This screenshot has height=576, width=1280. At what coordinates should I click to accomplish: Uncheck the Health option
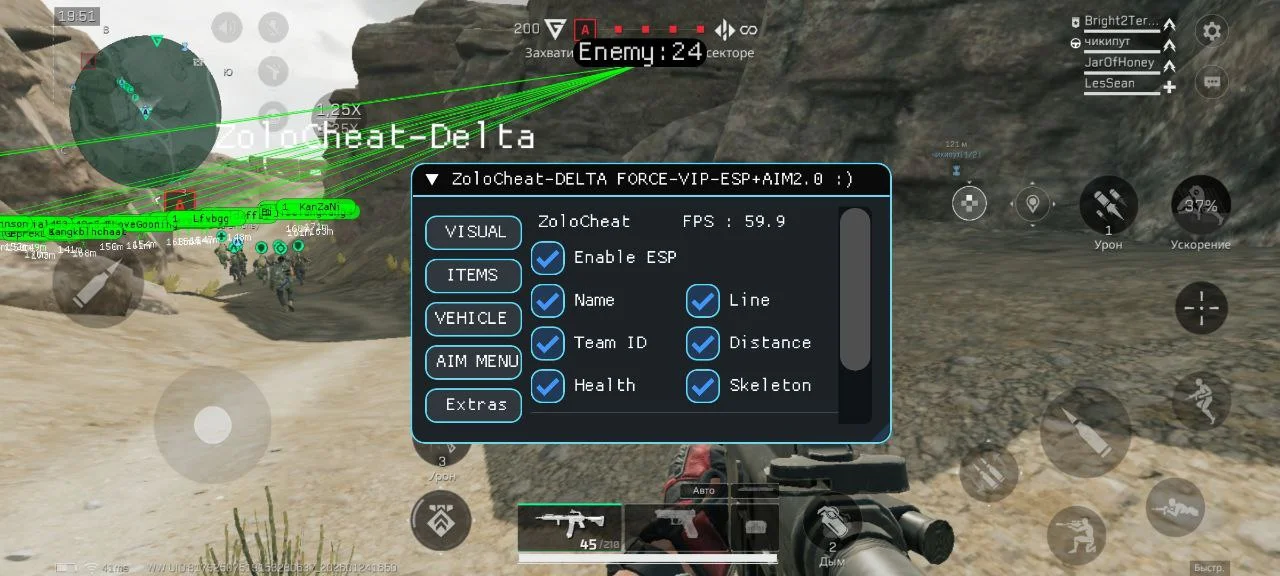coord(548,386)
